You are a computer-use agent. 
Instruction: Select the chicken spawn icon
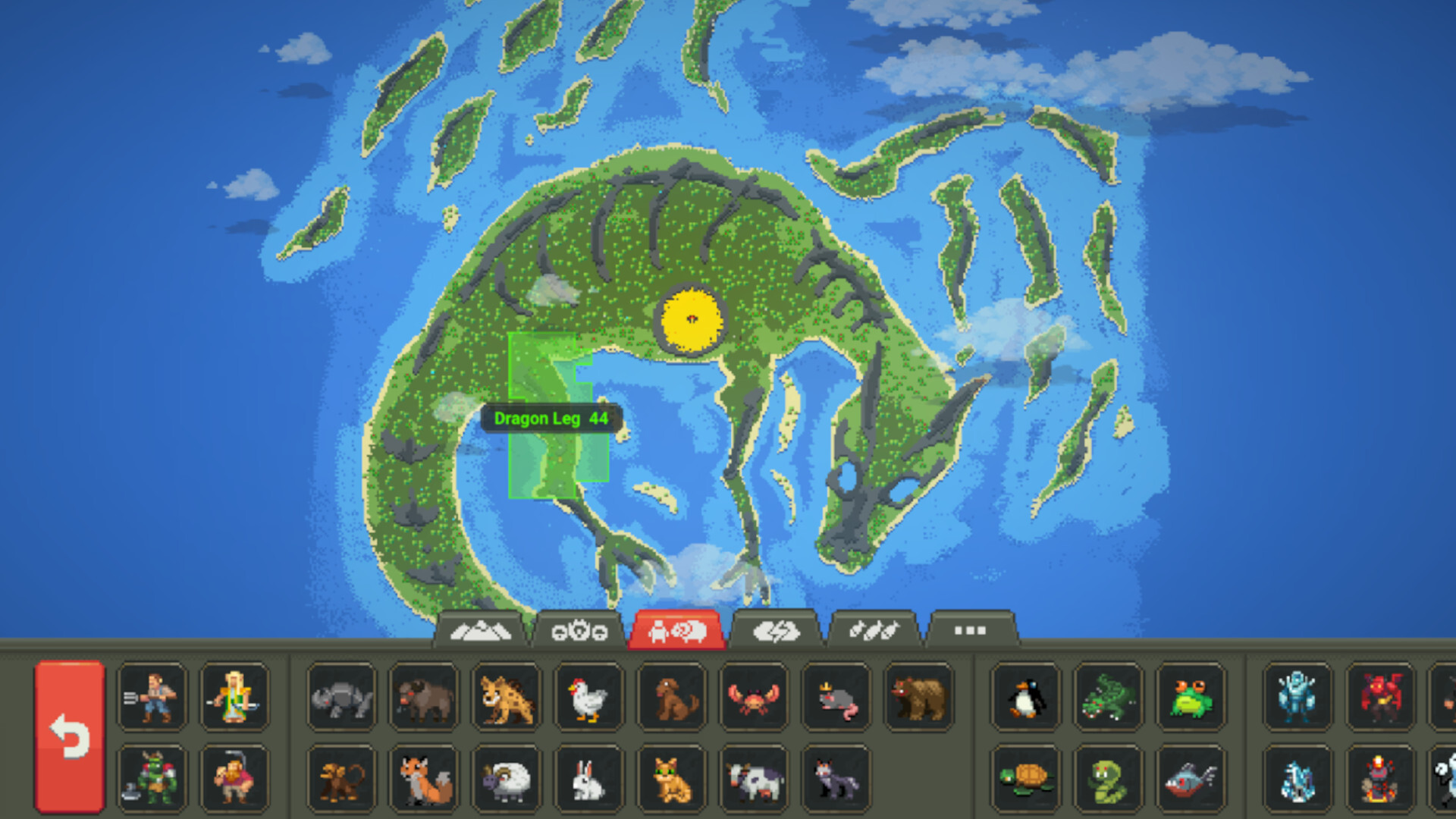(588, 699)
